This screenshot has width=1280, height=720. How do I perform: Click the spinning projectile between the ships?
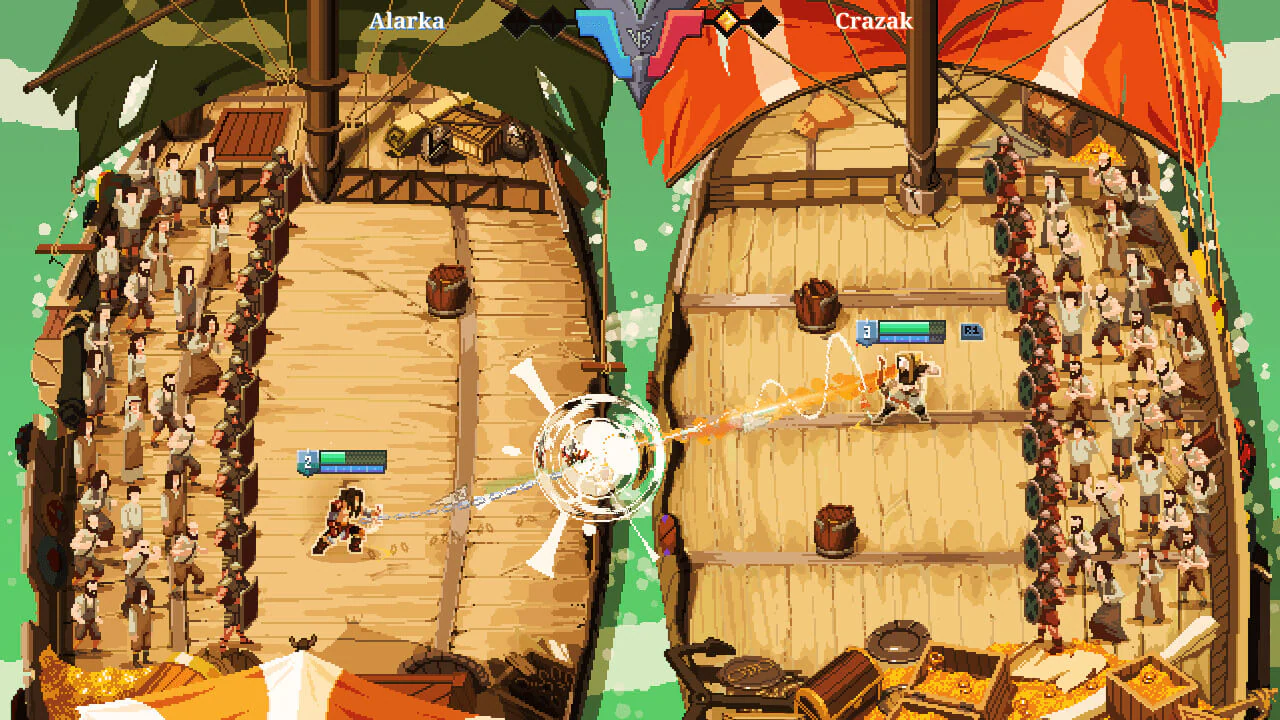point(597,455)
